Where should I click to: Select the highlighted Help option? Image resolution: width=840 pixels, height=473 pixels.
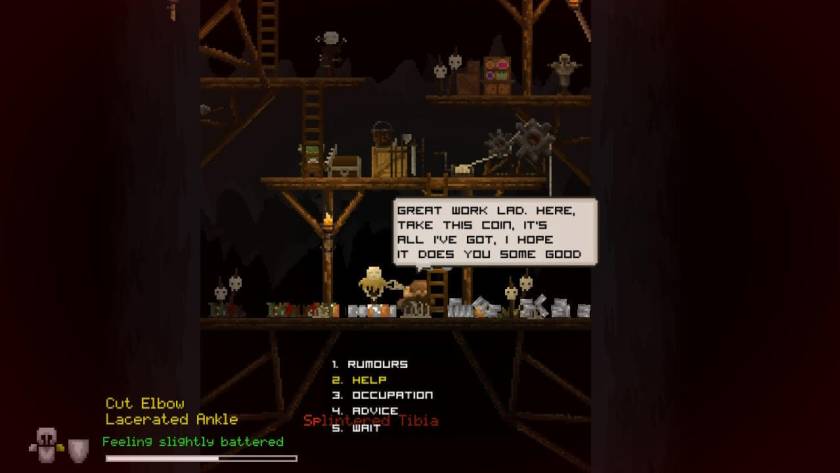point(368,380)
